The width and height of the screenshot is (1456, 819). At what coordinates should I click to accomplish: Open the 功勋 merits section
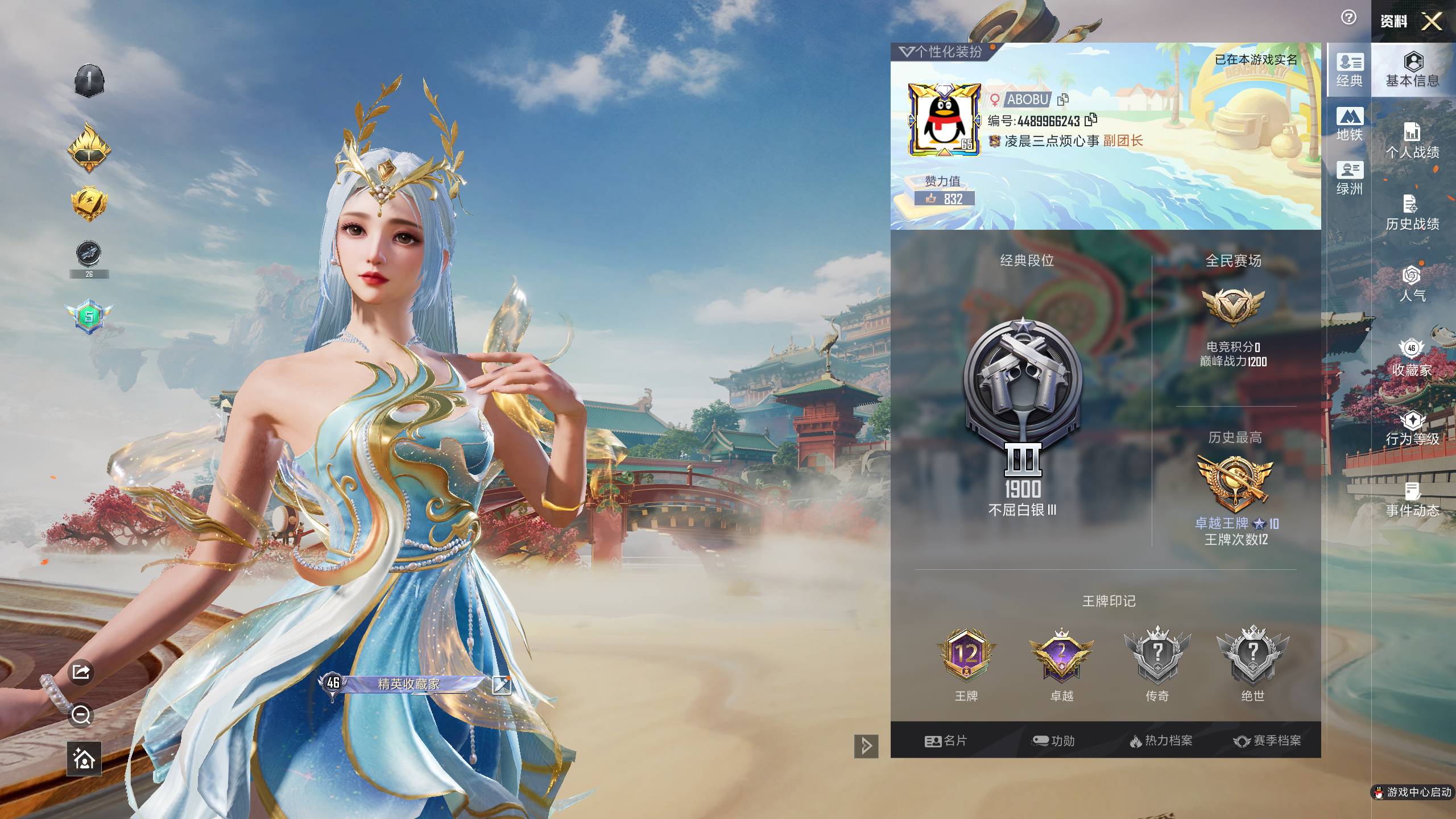pyautogui.click(x=1053, y=741)
